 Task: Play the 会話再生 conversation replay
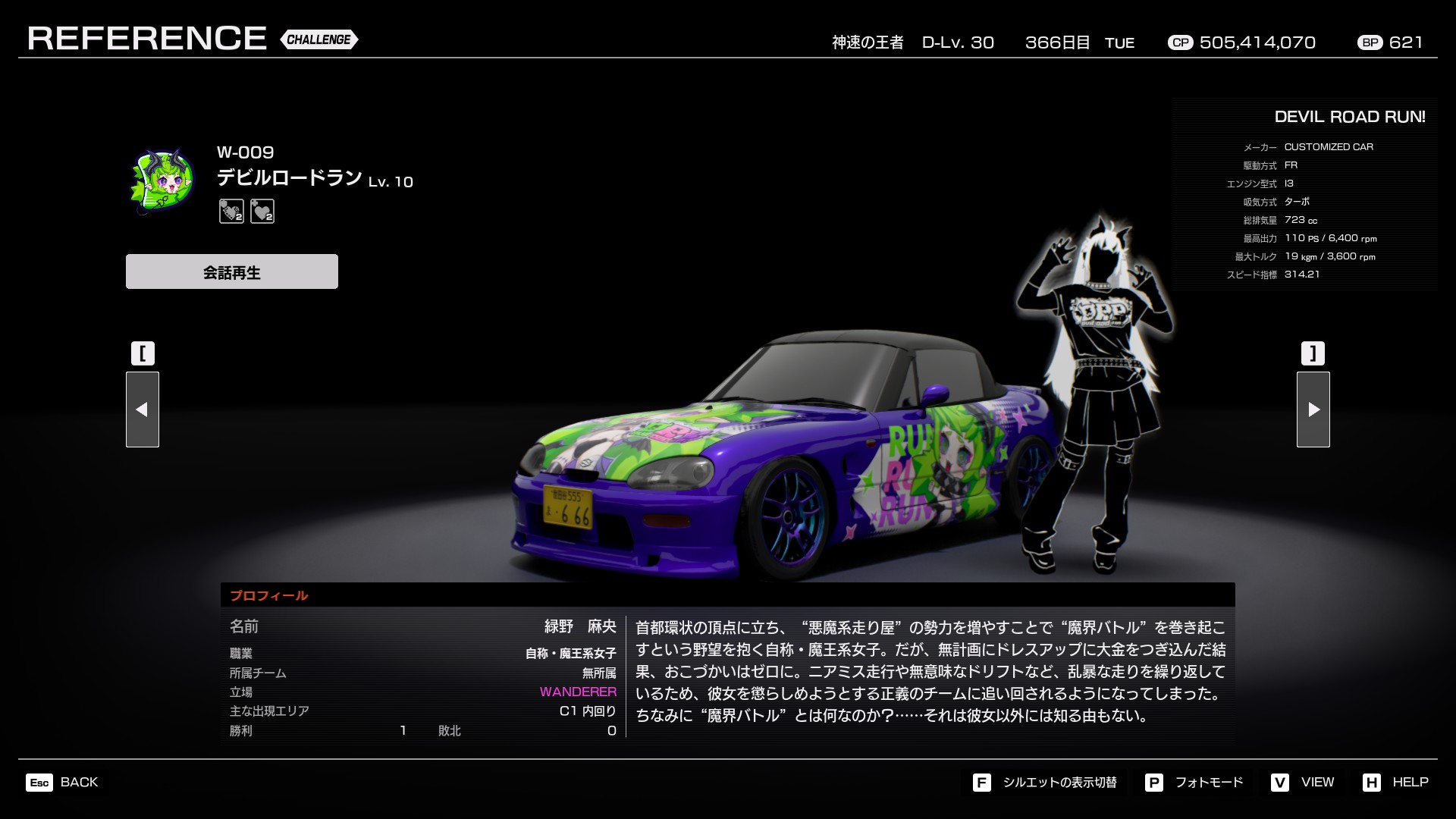[x=232, y=271]
